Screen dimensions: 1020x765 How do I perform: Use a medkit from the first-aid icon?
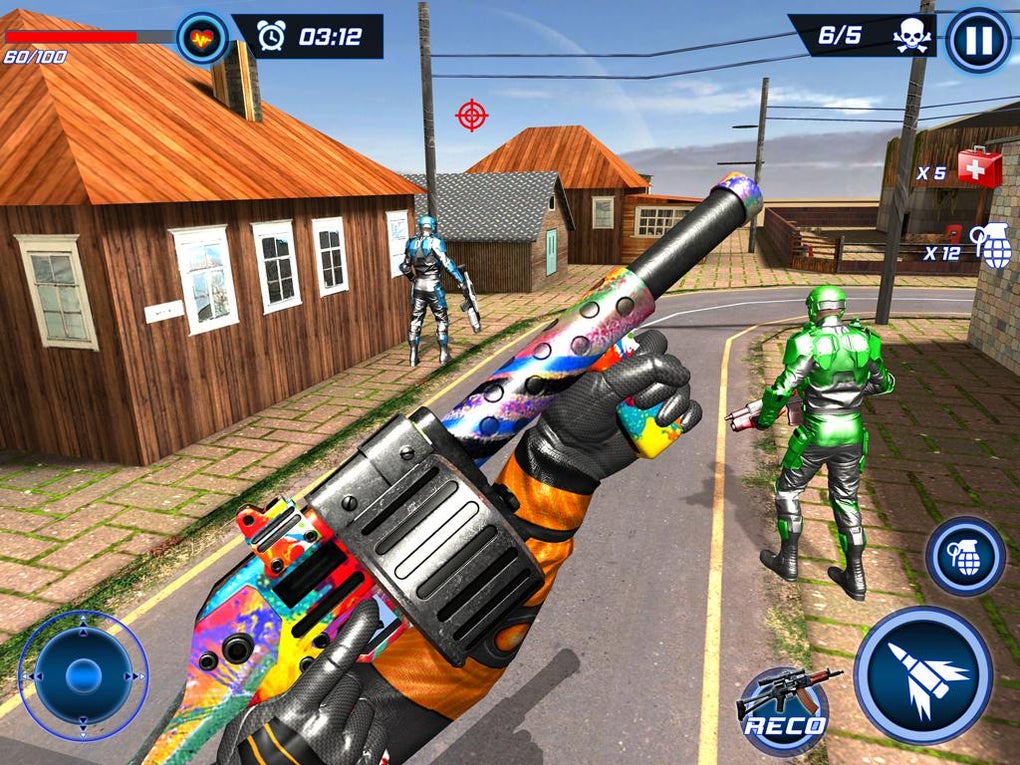click(979, 167)
